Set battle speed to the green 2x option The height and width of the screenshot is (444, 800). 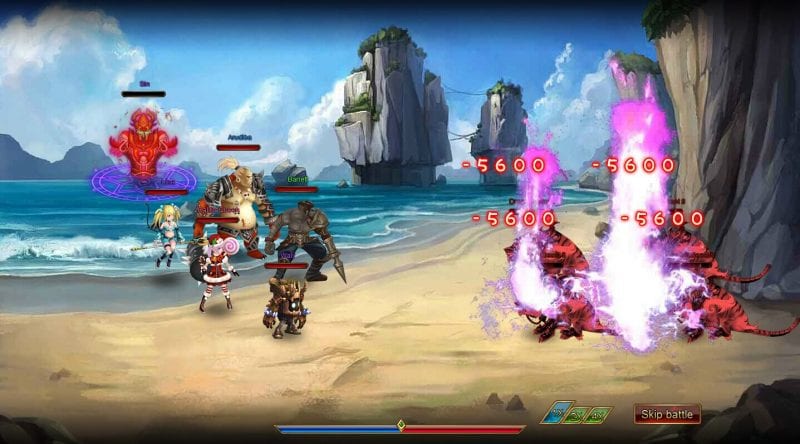pos(578,413)
